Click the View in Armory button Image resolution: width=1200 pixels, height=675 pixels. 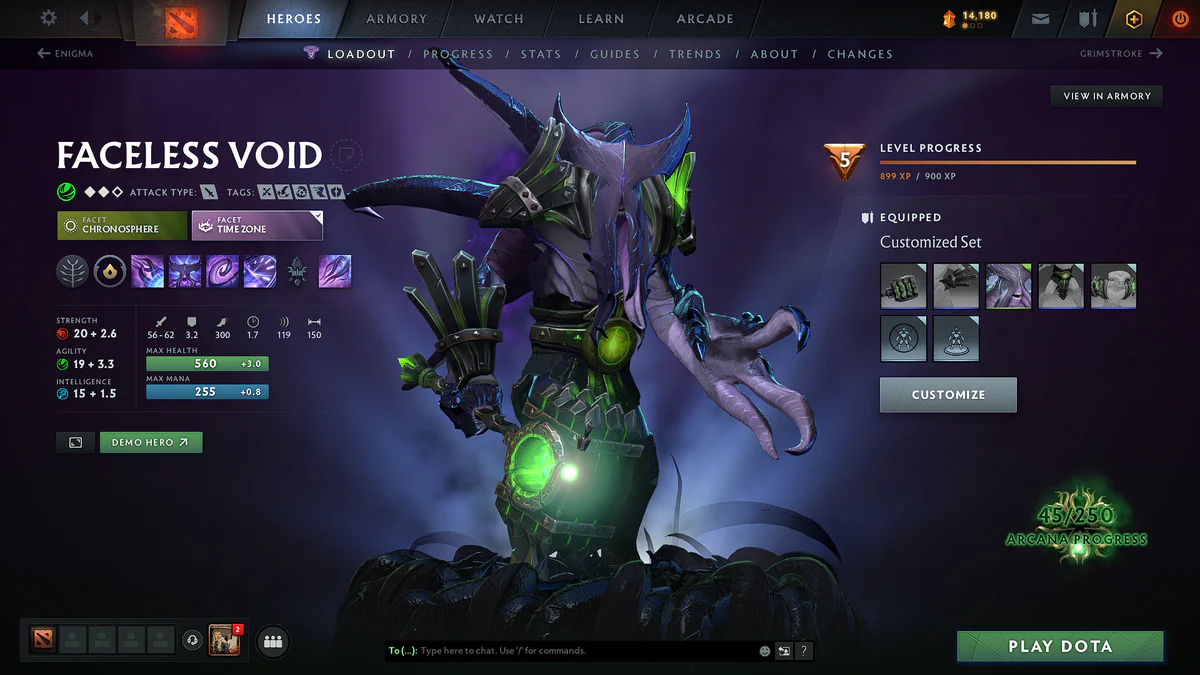1106,96
